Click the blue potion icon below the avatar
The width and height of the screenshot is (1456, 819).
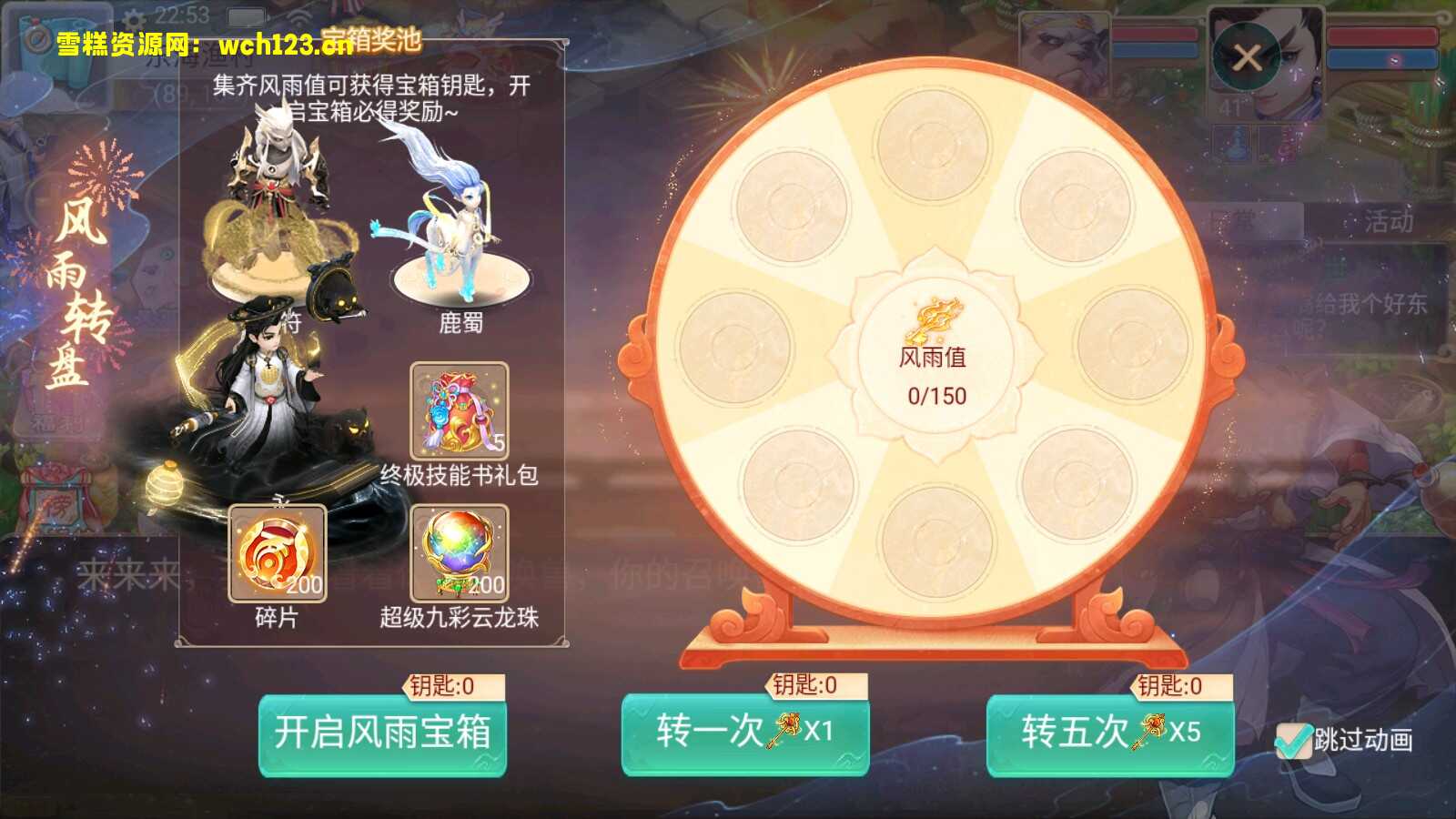point(1233,146)
